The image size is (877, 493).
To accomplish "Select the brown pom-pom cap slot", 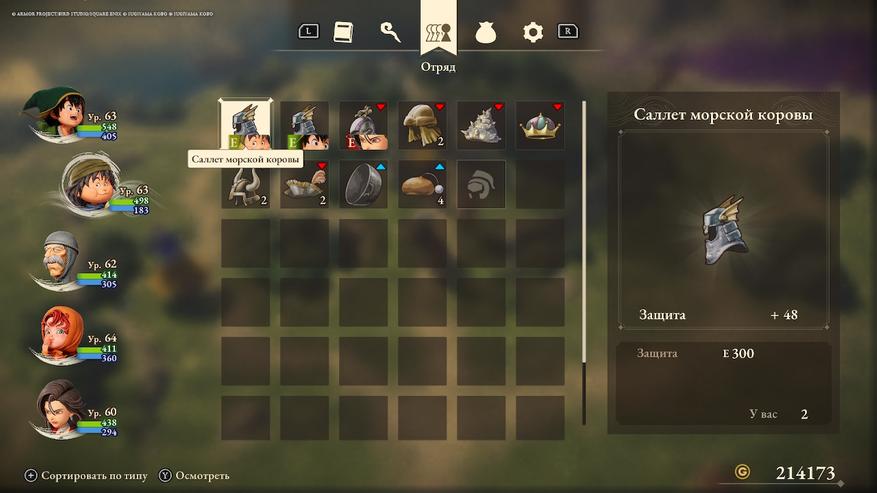I will click(422, 184).
